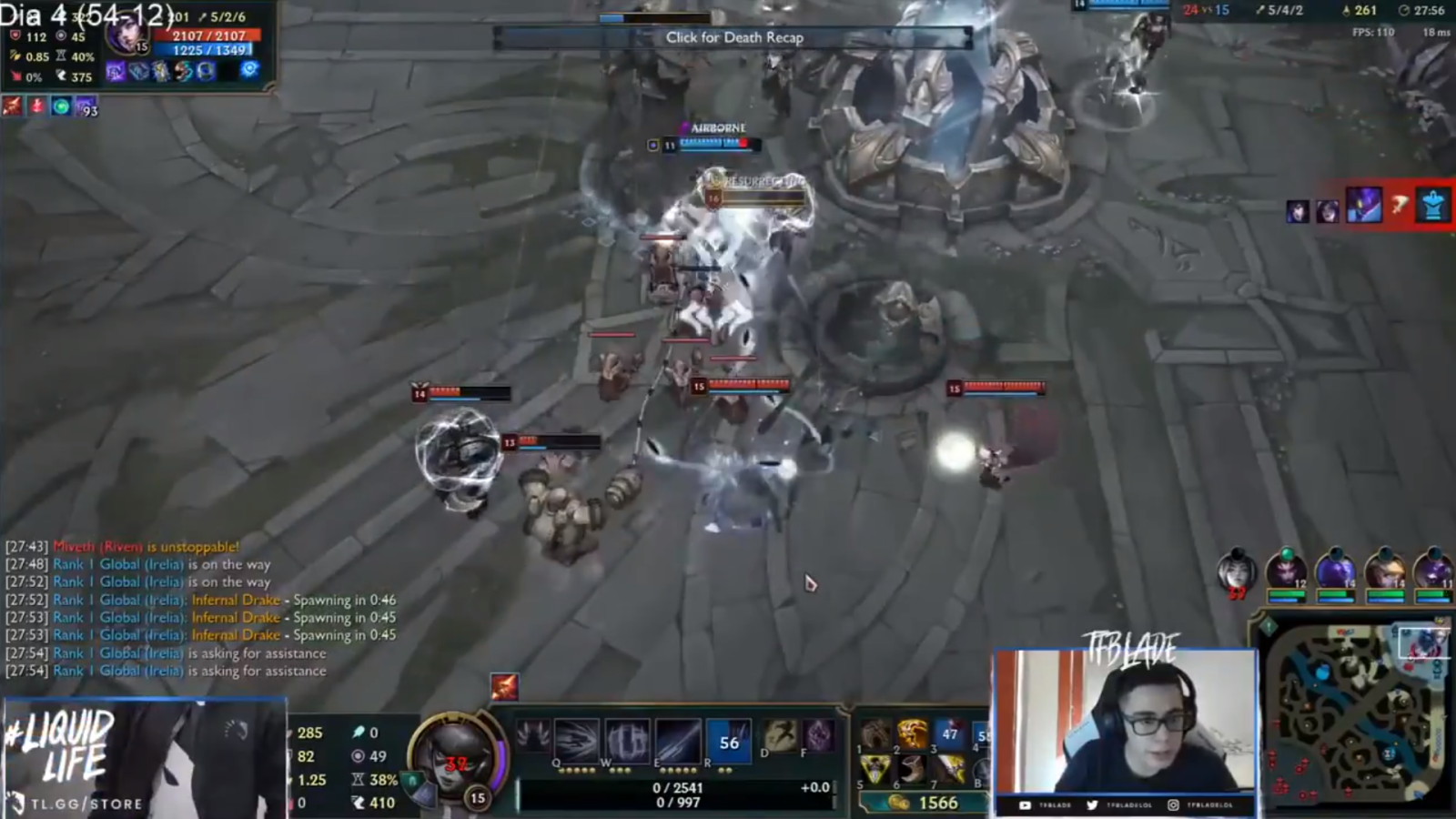Click the Irelia message asking for assistance

pos(164,653)
